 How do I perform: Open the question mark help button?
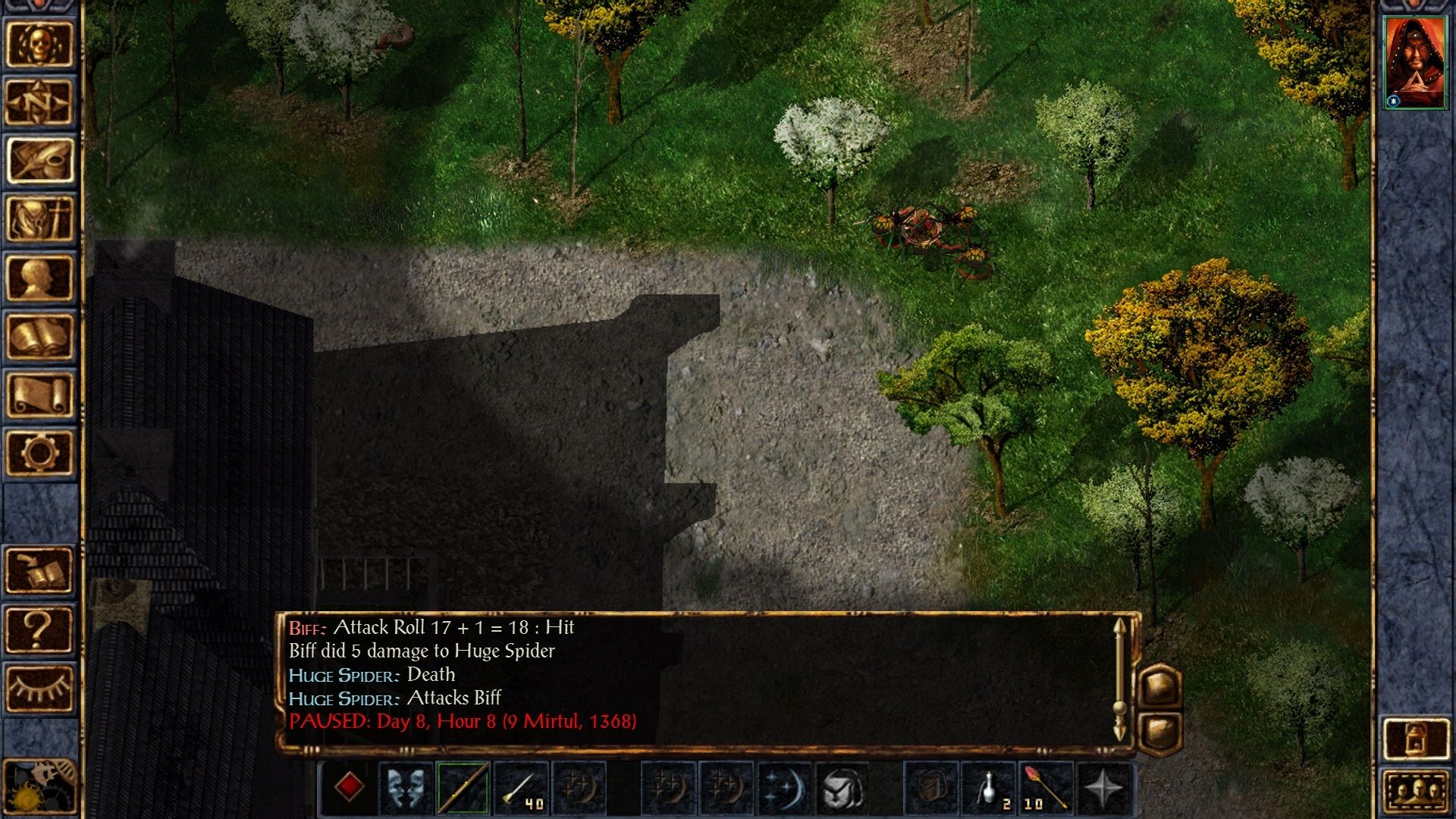(x=39, y=629)
